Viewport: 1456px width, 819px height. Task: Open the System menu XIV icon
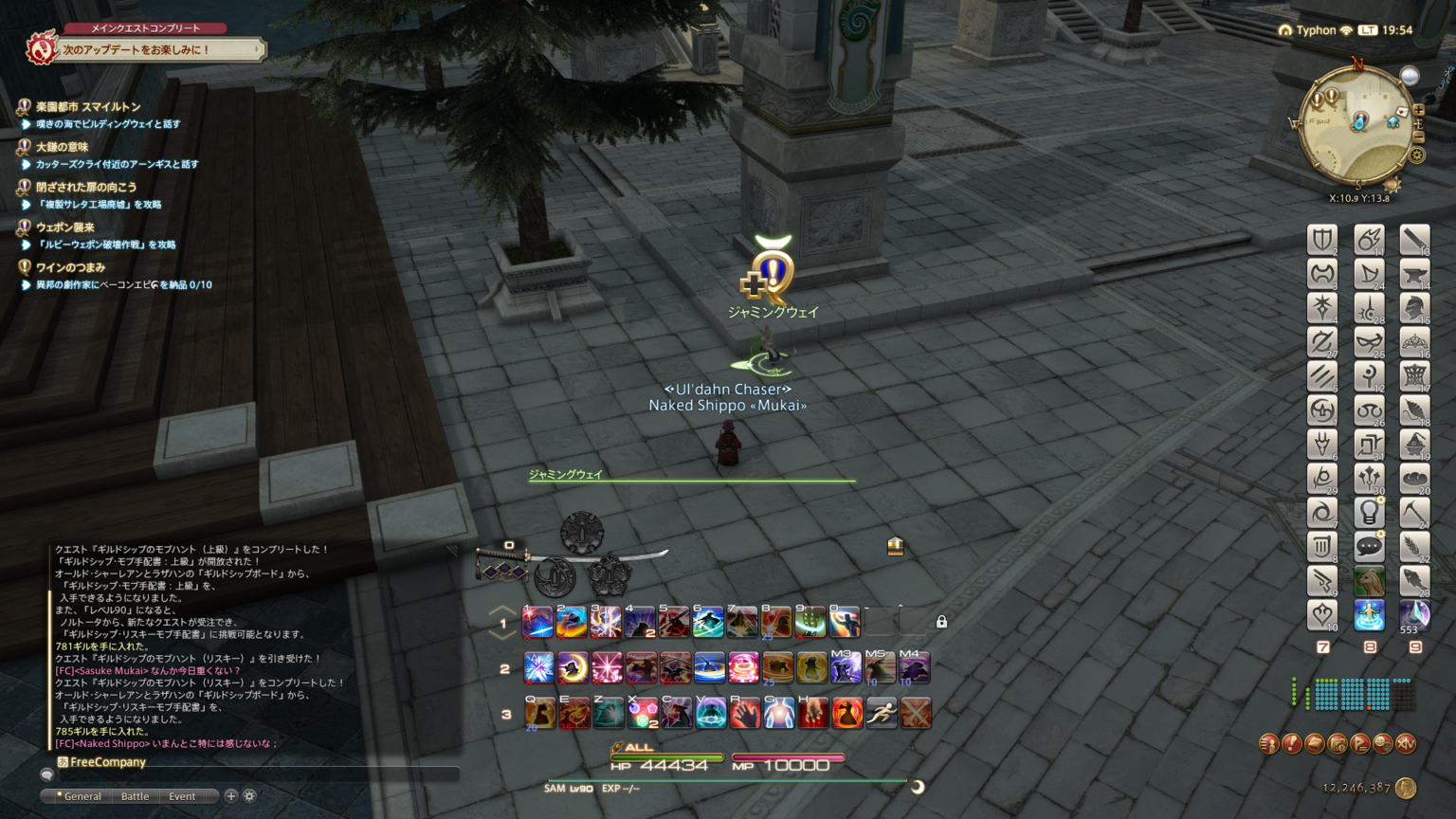(1406, 744)
